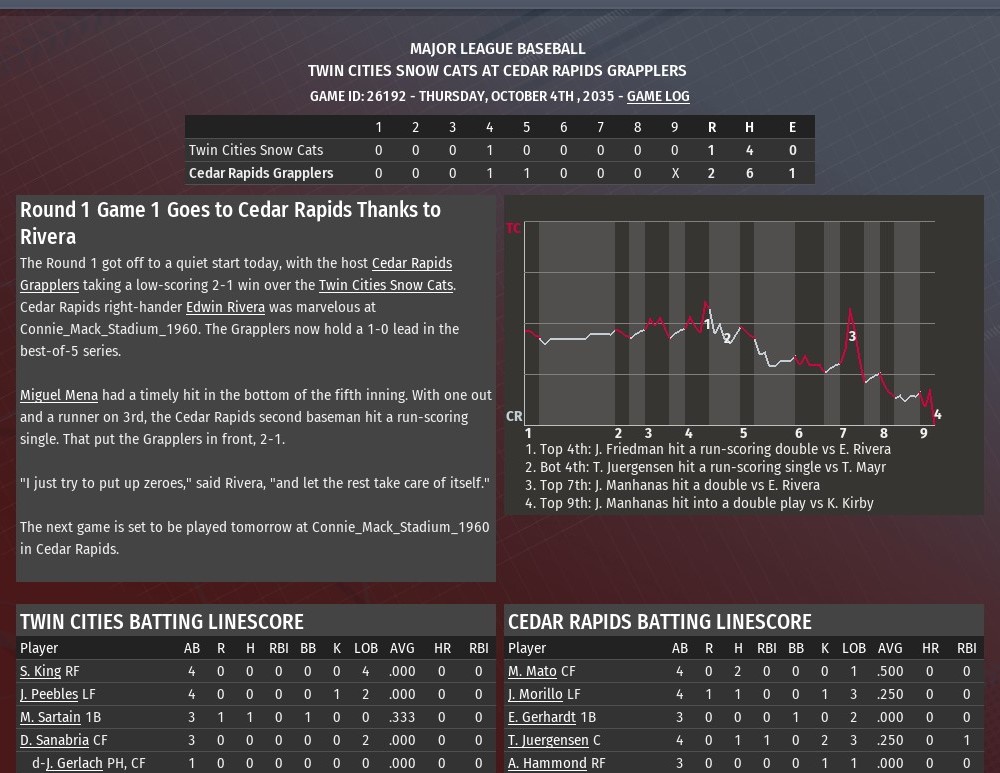Open J. Peebles player profile
Screen dimensions: 1000x773
tap(49, 694)
